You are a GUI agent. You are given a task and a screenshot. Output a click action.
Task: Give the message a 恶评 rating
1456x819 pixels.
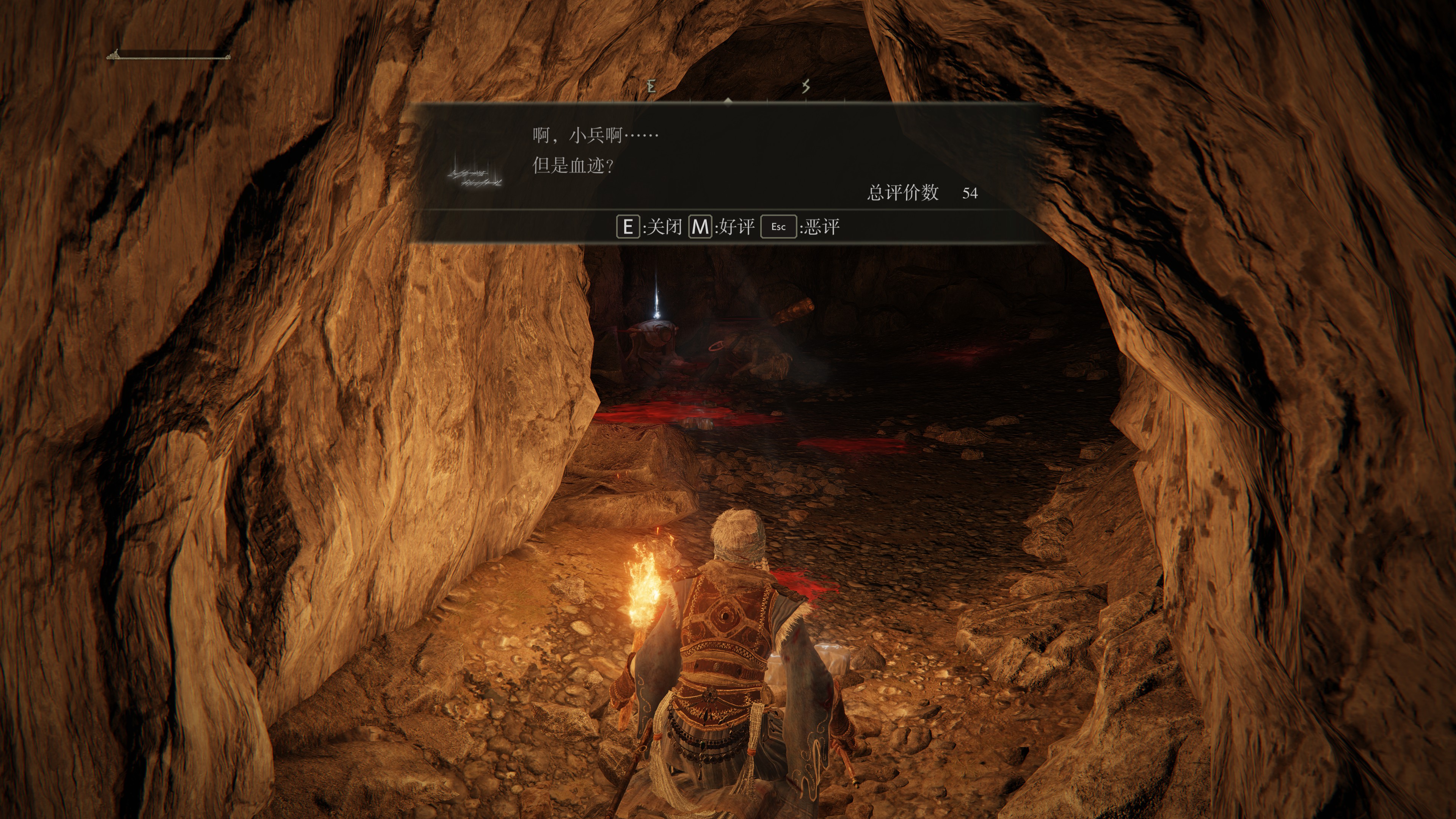pyautogui.click(x=800, y=227)
